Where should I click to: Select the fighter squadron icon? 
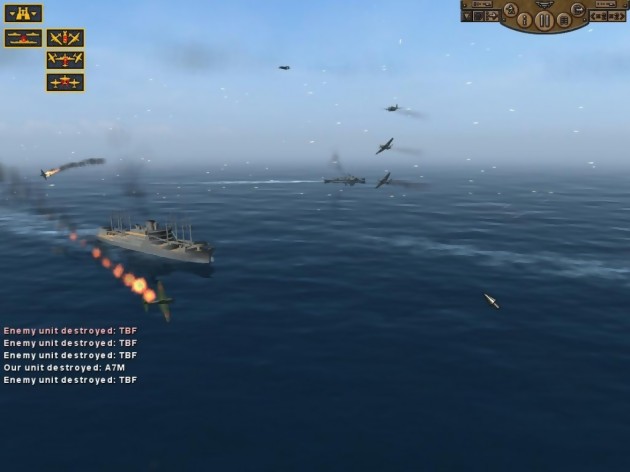click(x=65, y=82)
